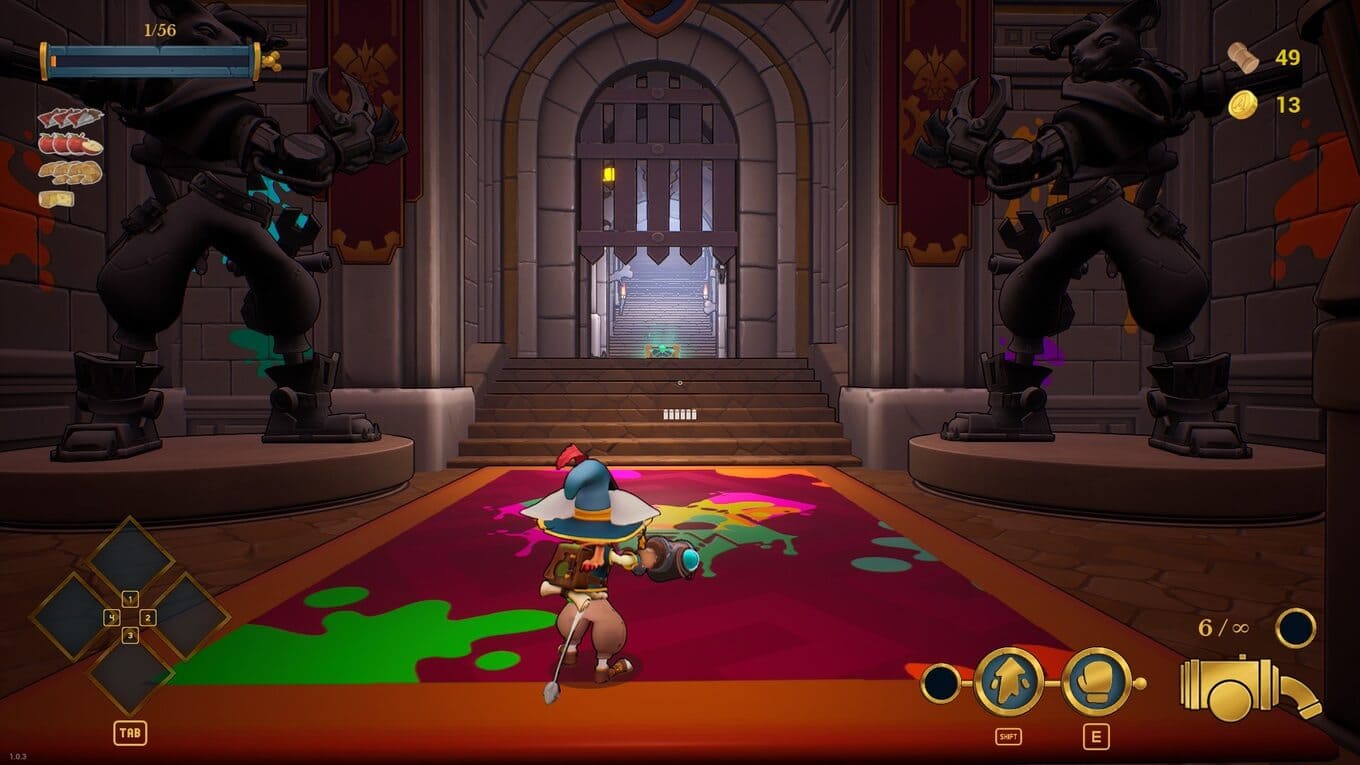Select the watermelon slices food row
Viewport: 1360px width, 765px height.
(x=70, y=118)
